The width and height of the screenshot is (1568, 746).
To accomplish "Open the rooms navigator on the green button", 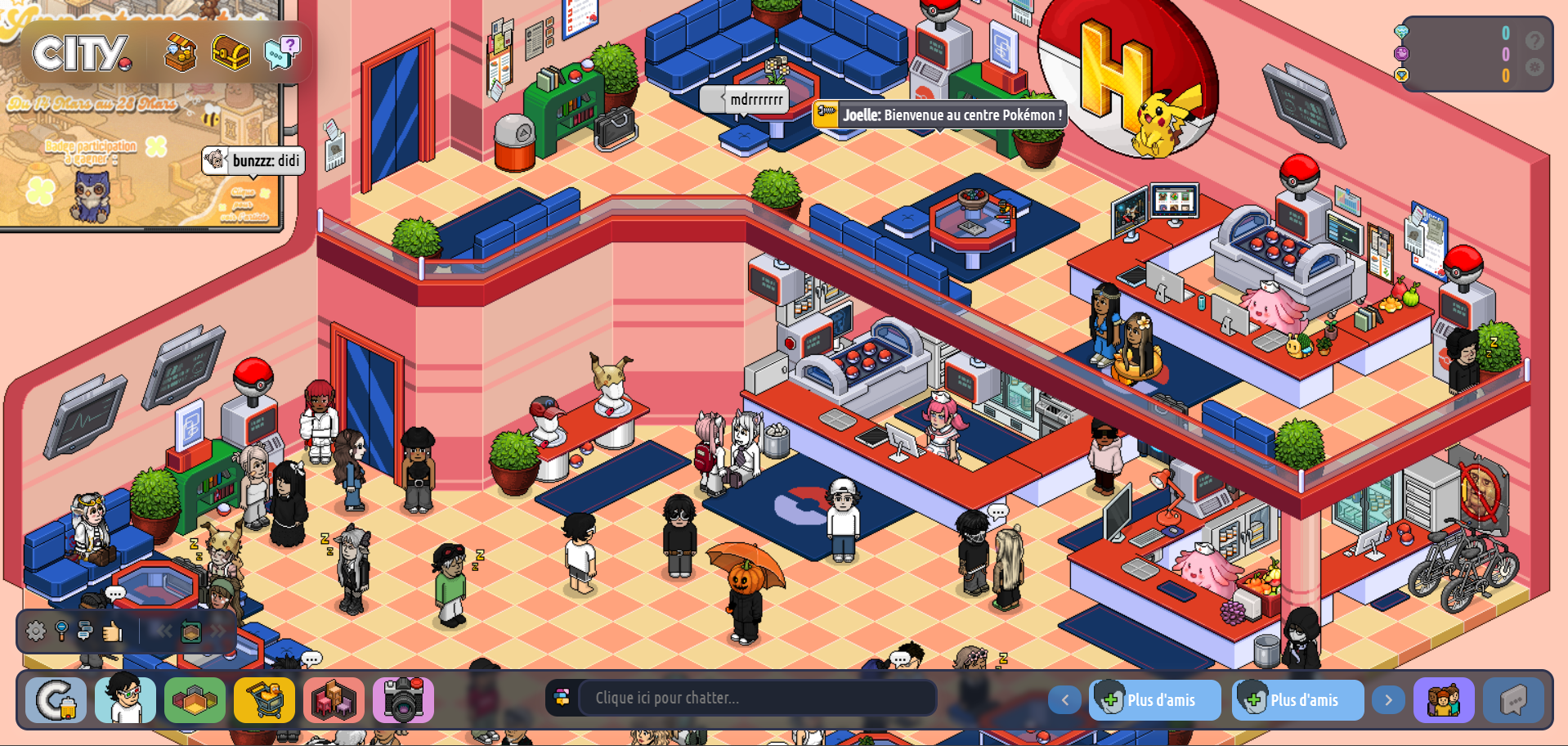I will pos(195,700).
